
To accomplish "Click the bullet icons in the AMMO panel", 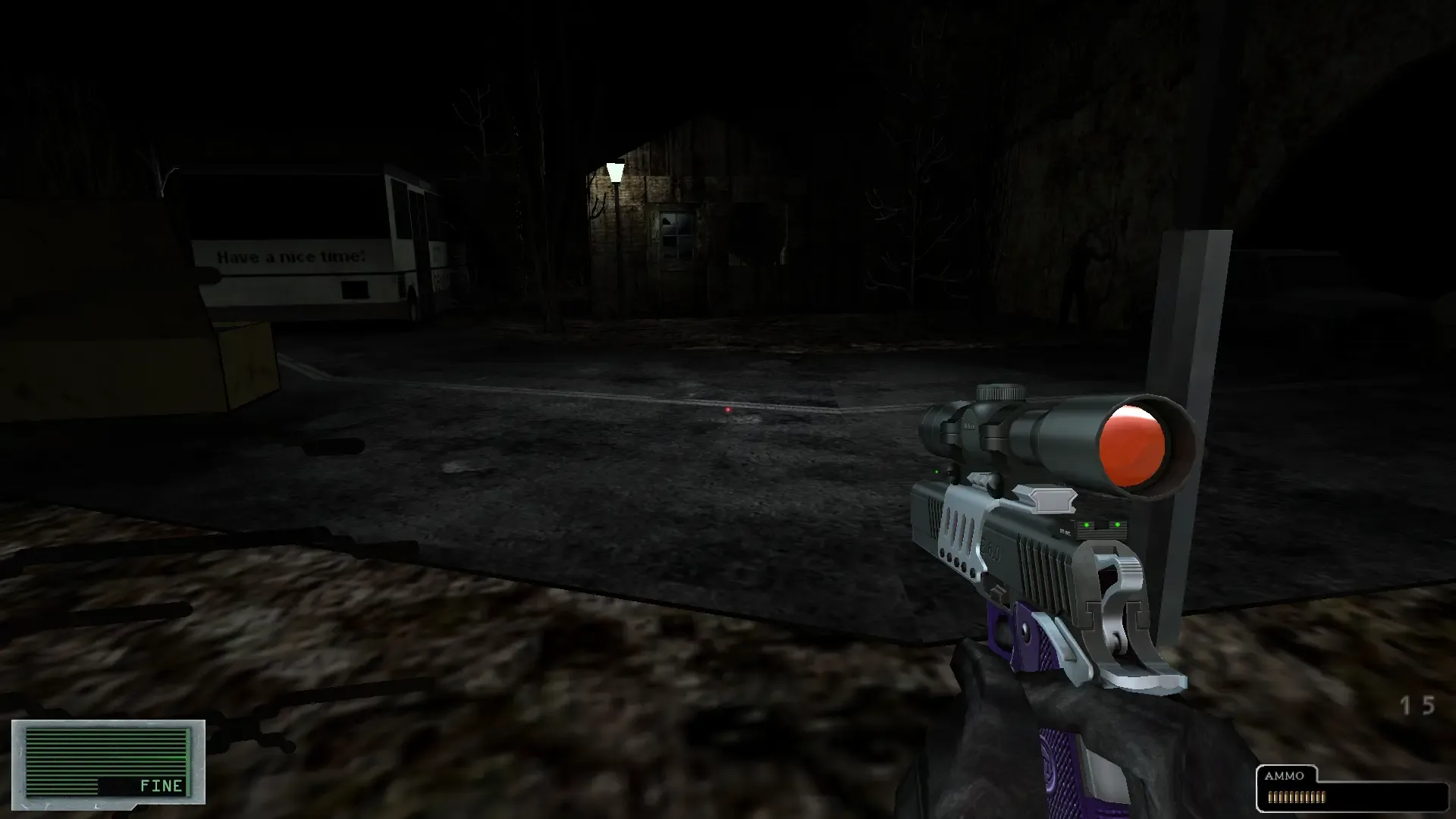I will (1298, 796).
